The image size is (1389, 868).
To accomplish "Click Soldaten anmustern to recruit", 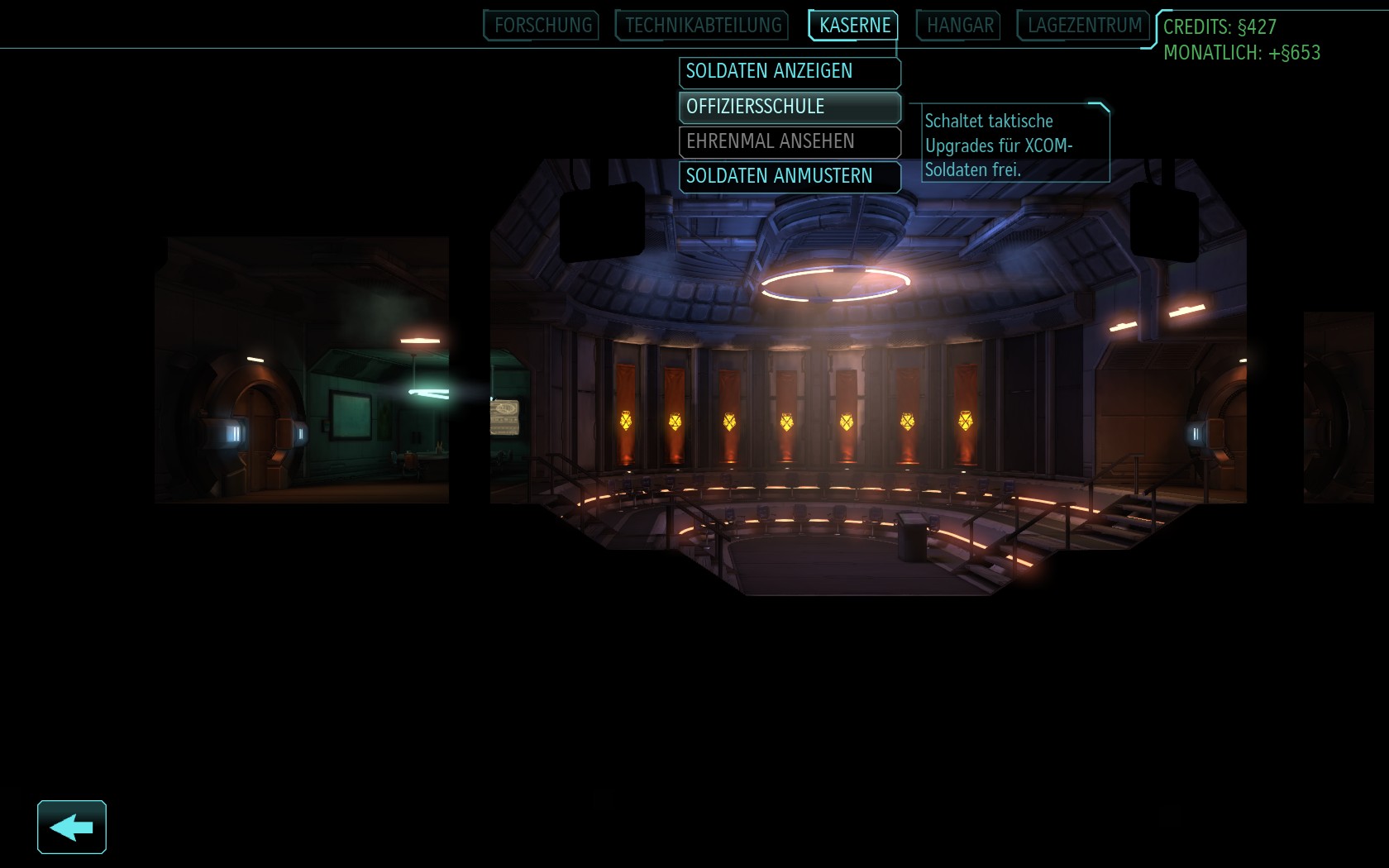I will pos(790,176).
